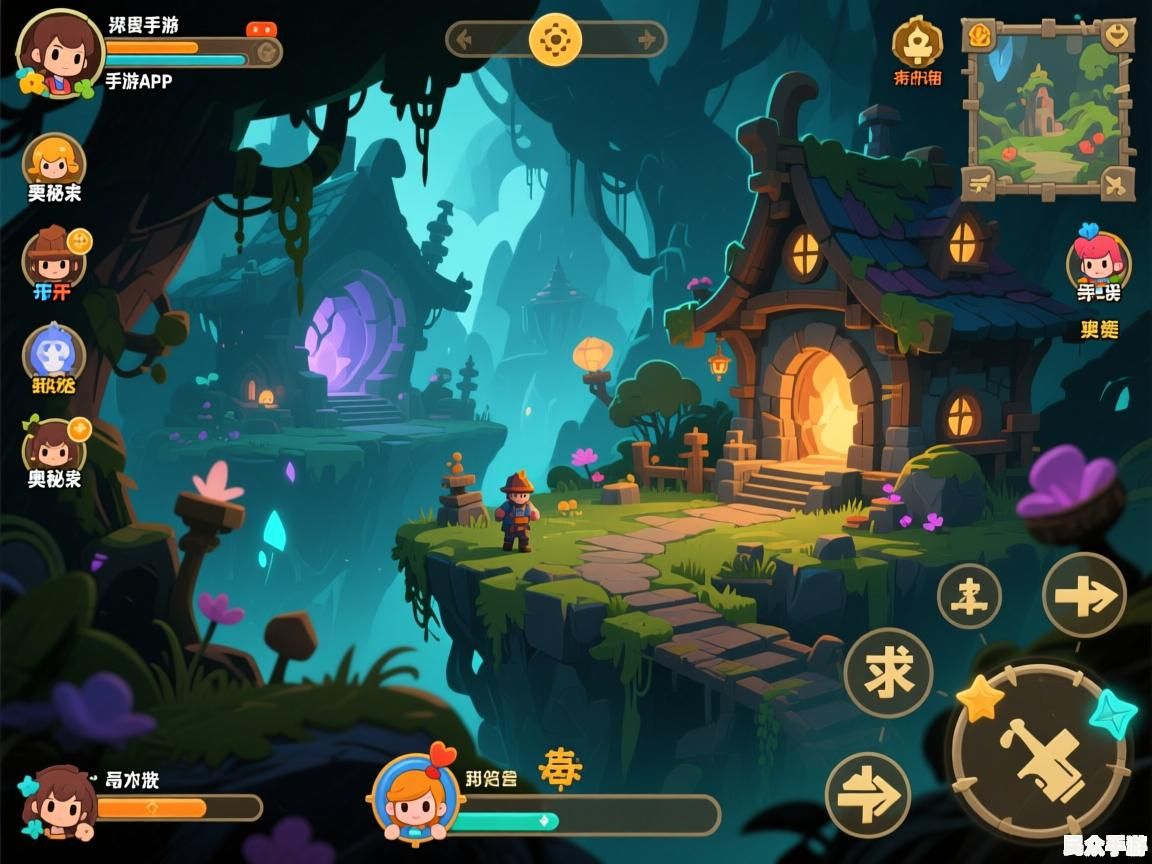This screenshot has width=1152, height=864.
Task: Click the left arrow on the top bar
Action: [463, 40]
